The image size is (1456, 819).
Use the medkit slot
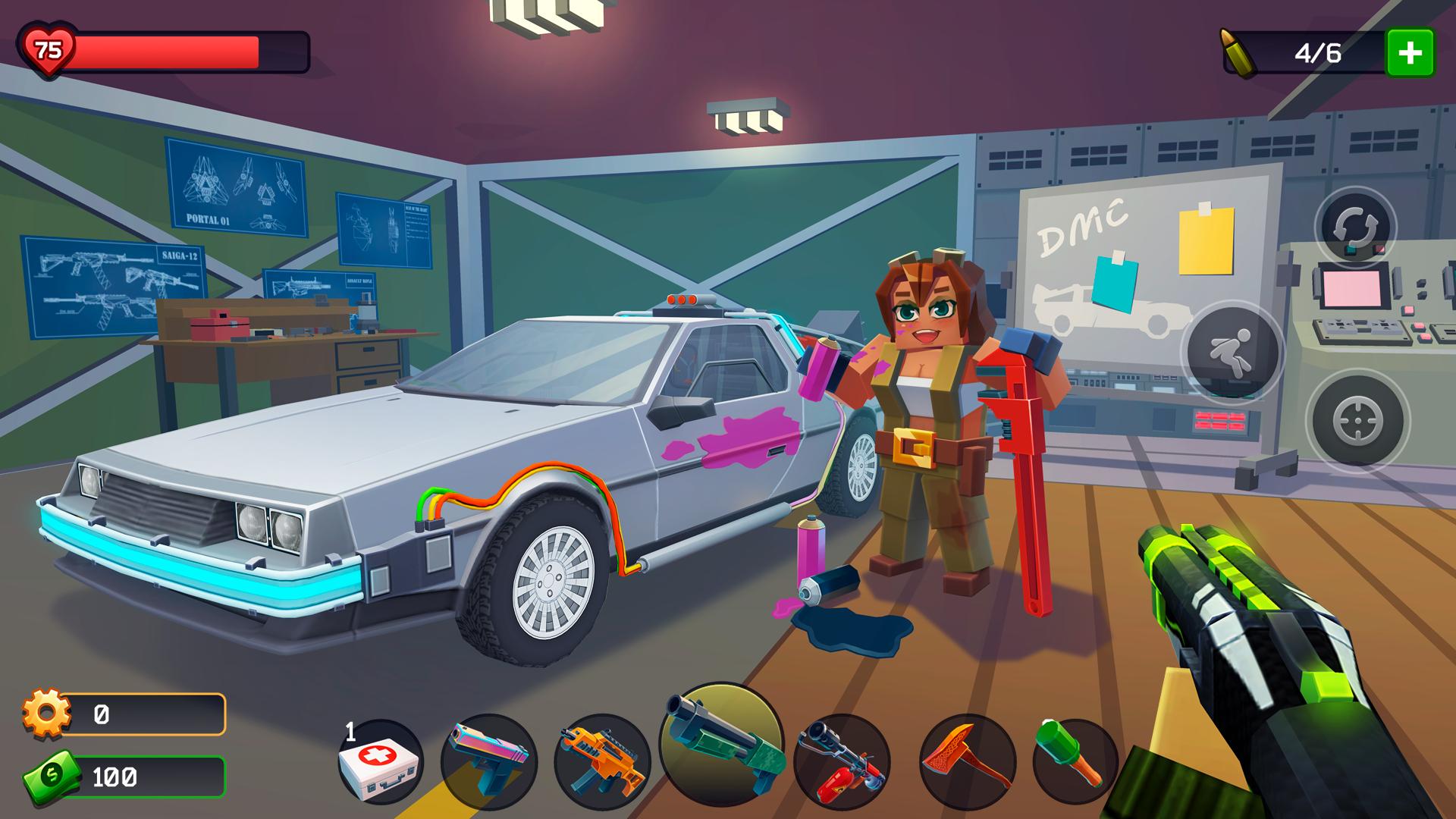tap(380, 761)
